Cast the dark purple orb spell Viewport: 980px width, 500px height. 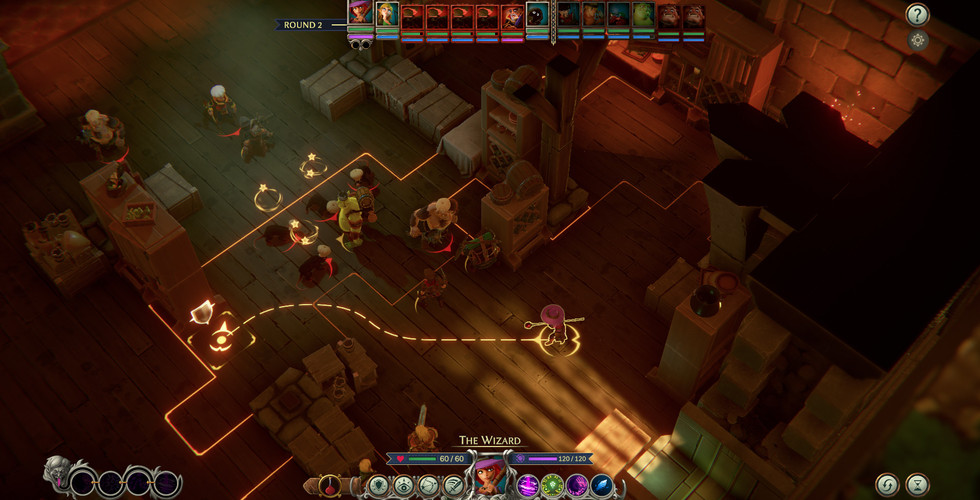[x=577, y=486]
